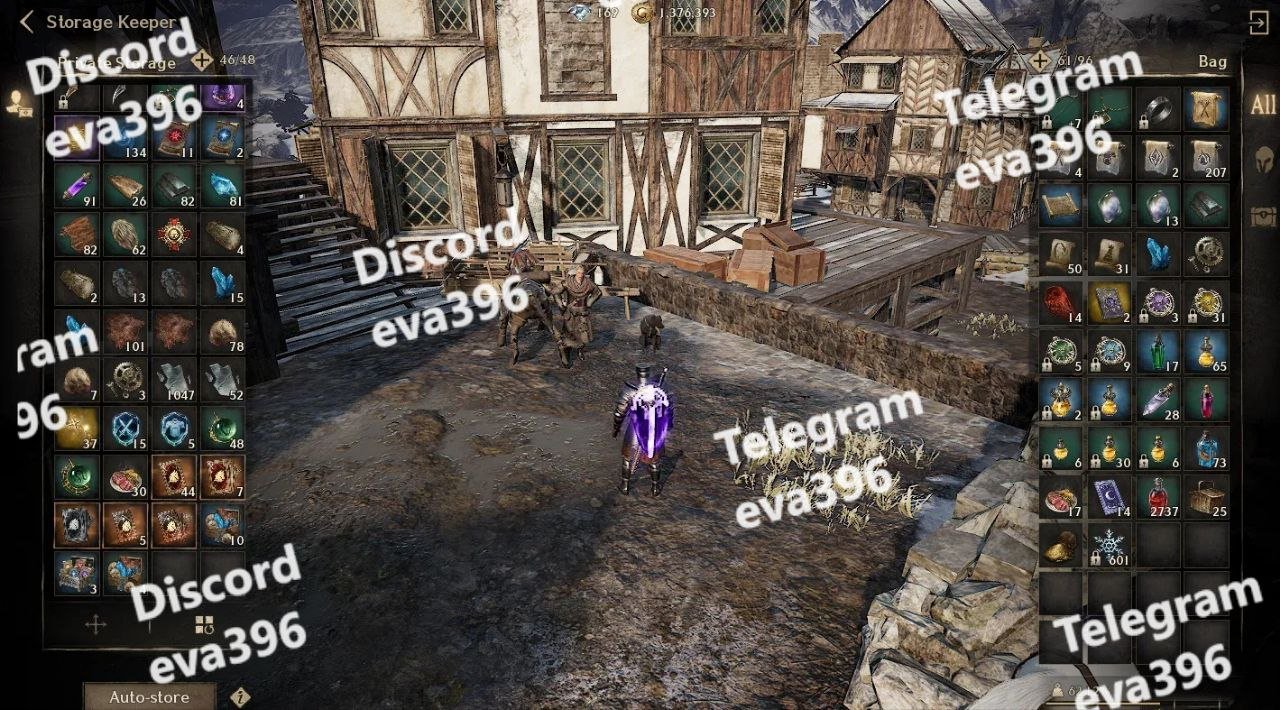
Task: Open the storage info button beside Auto-store
Action: (240, 697)
